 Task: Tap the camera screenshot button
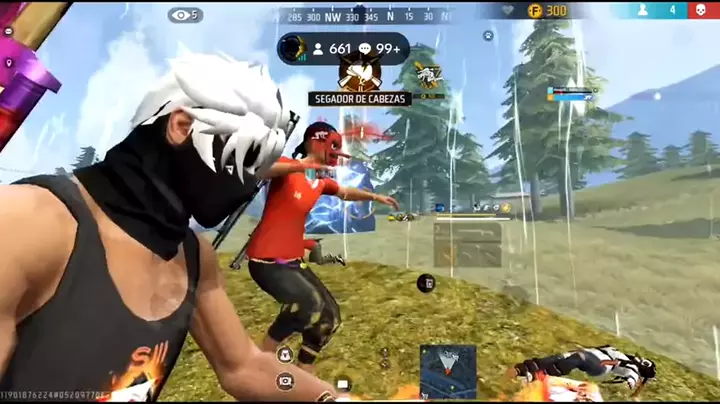click(x=285, y=380)
